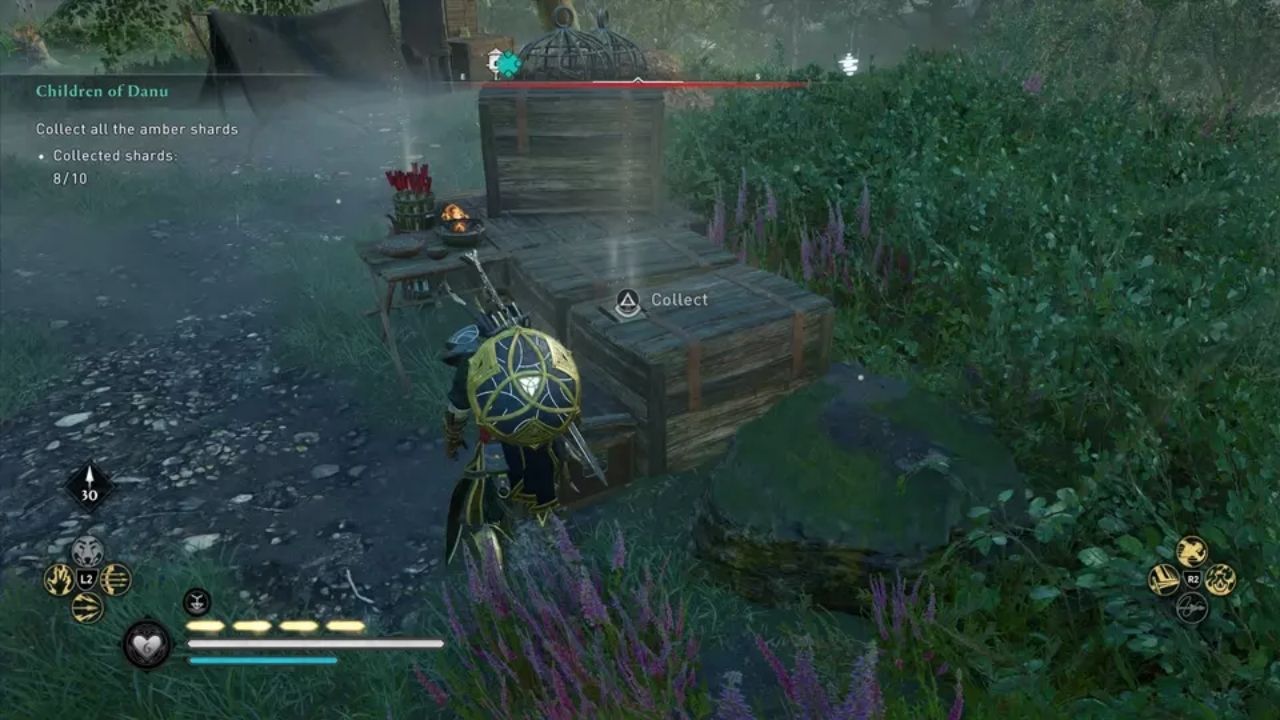Select the wolf companion summon ability icon

pyautogui.click(x=86, y=550)
